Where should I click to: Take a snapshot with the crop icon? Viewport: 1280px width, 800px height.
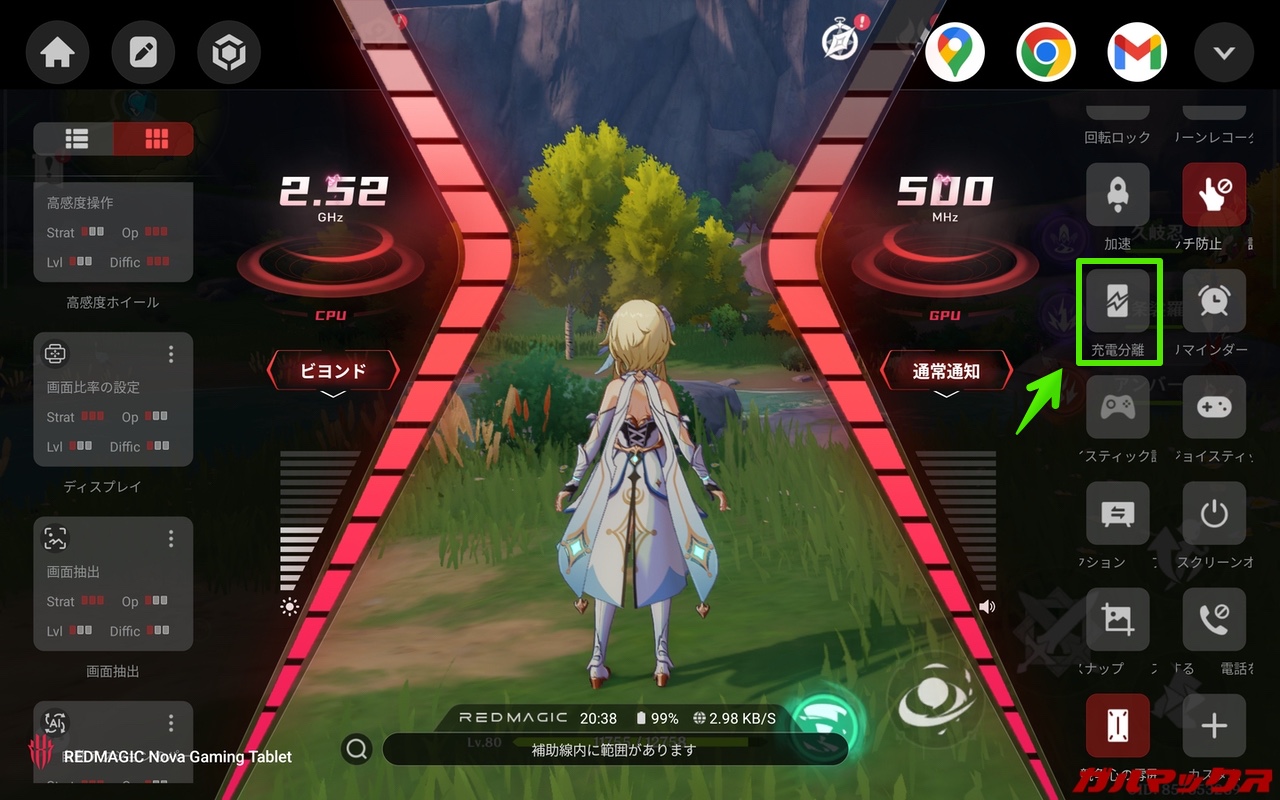1117,621
